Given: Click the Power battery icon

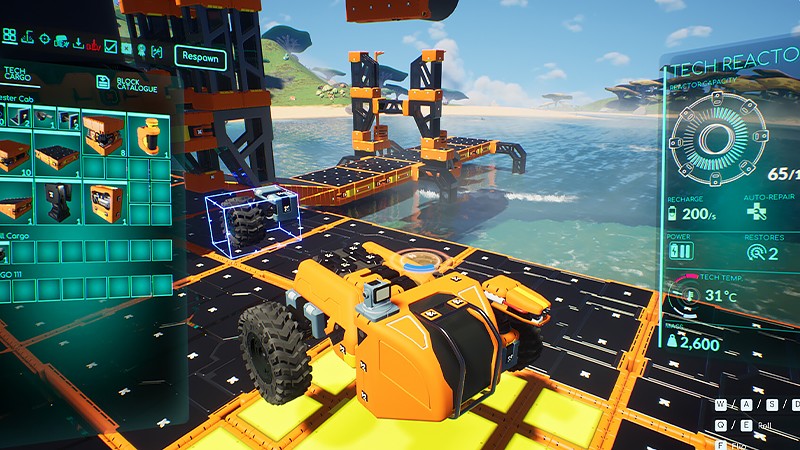Looking at the screenshot, I should pyautogui.click(x=681, y=250).
